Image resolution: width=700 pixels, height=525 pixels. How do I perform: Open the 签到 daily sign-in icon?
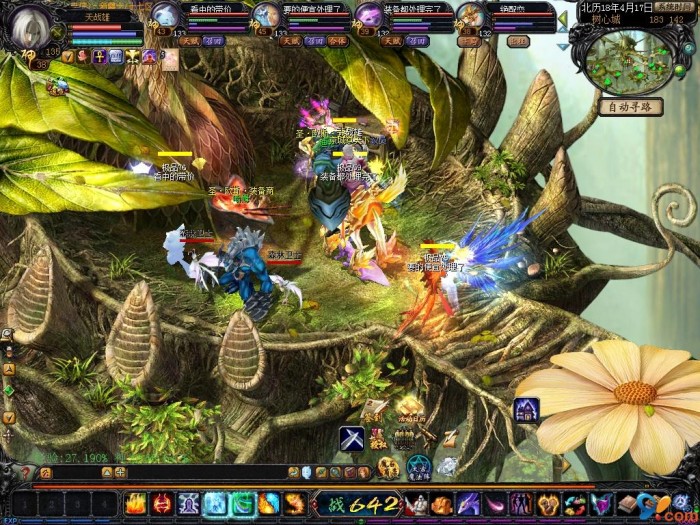(x=373, y=410)
